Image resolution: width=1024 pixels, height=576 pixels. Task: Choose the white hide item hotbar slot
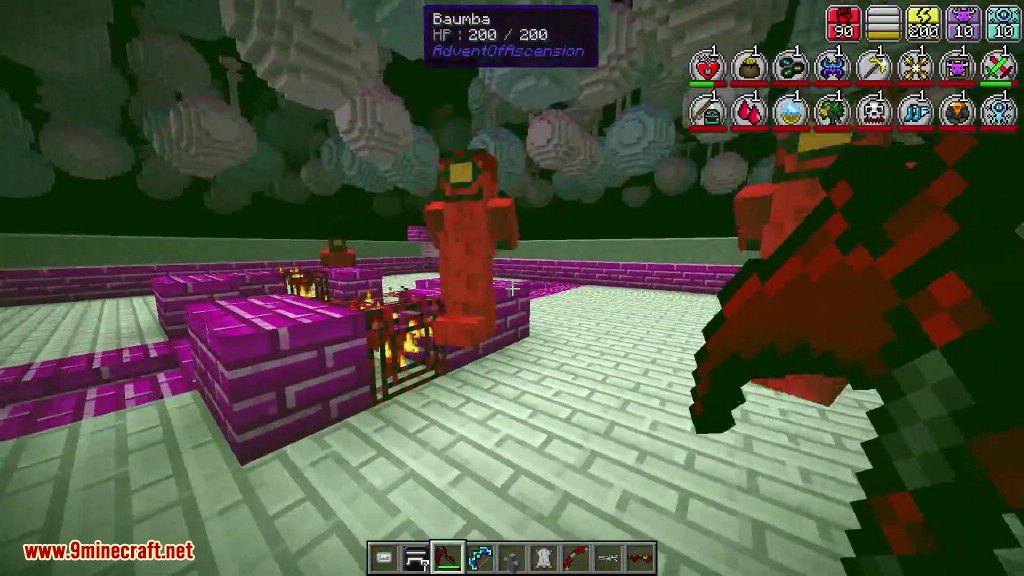544,557
